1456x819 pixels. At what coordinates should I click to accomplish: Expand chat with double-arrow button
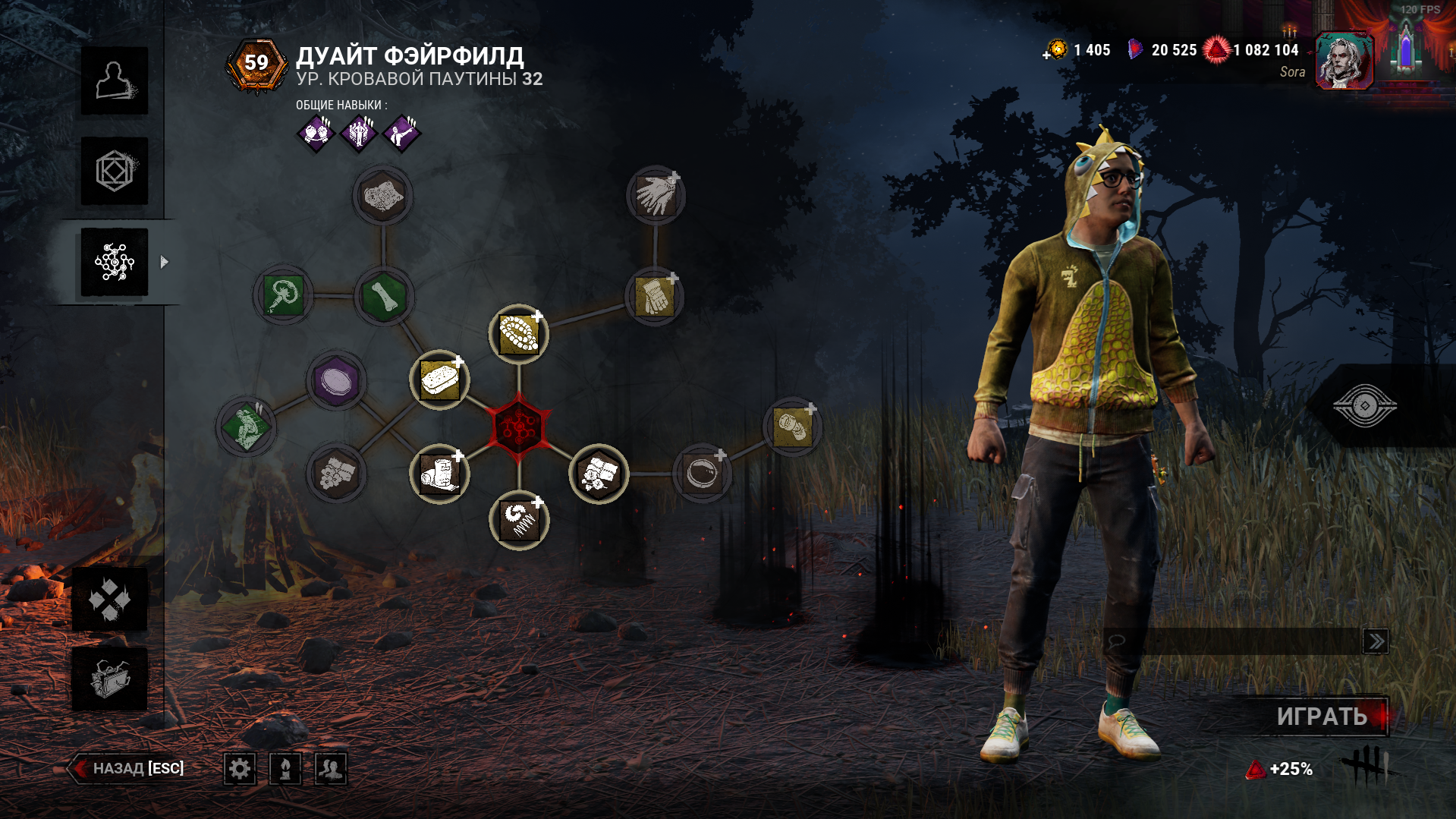pyautogui.click(x=1375, y=641)
